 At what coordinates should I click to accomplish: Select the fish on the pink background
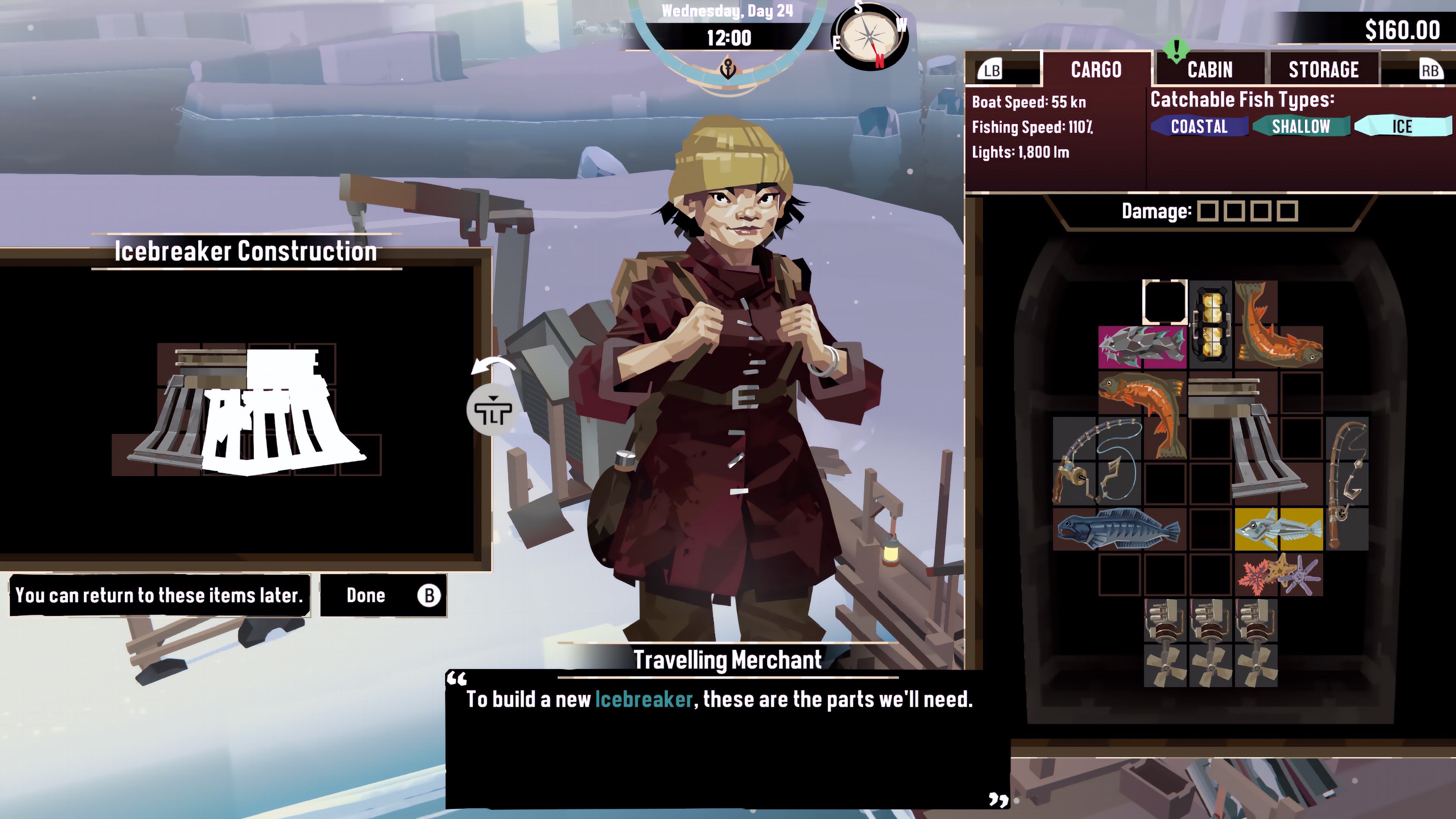coord(1142,347)
